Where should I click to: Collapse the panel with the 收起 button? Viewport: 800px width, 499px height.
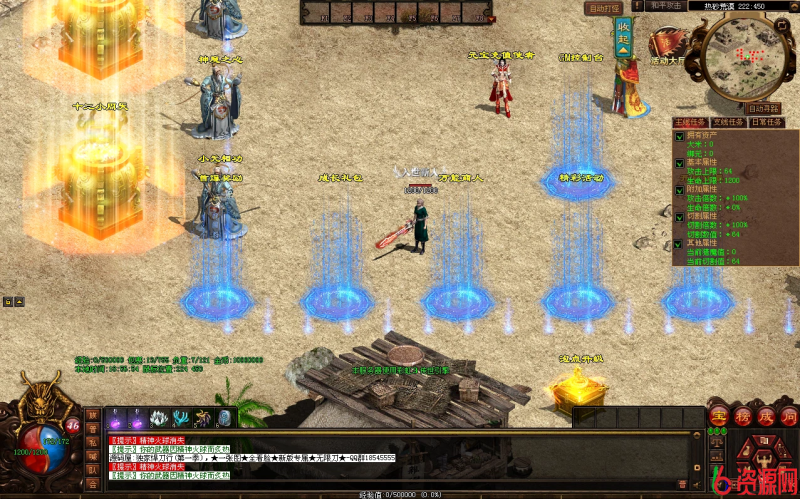[x=624, y=33]
